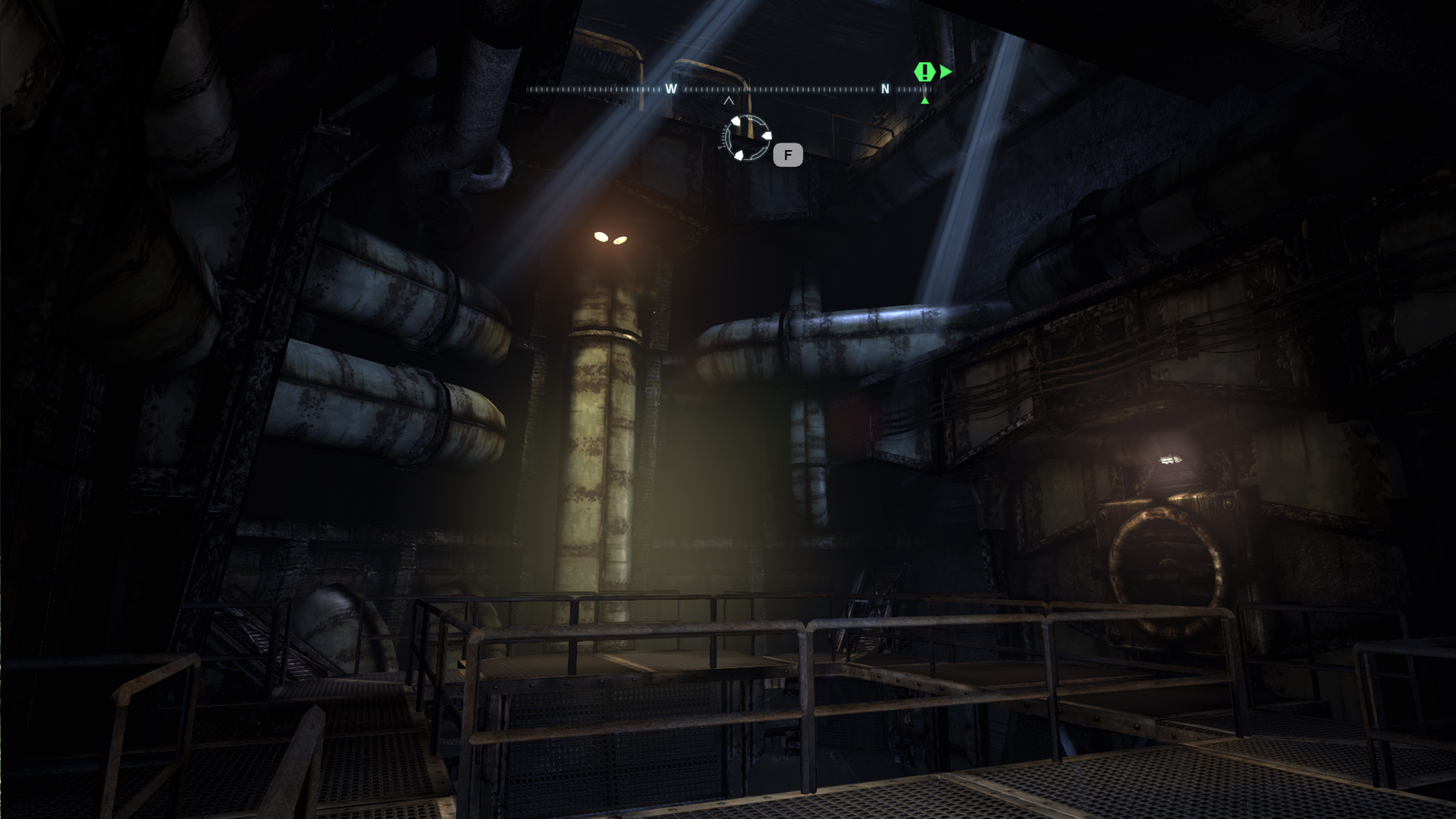Screen dimensions: 1456x819
Task: Click the W cardinal marker on the compass
Action: [x=671, y=89]
